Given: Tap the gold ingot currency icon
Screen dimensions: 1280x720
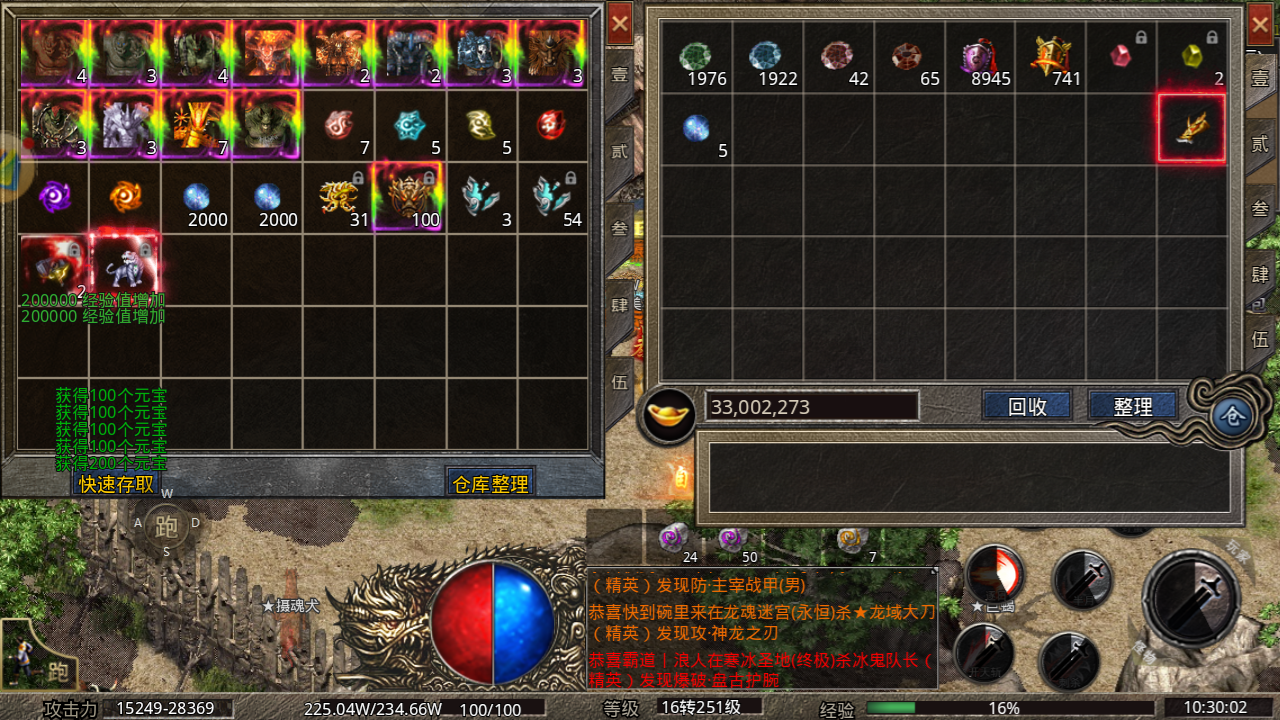Looking at the screenshot, I should click(669, 412).
